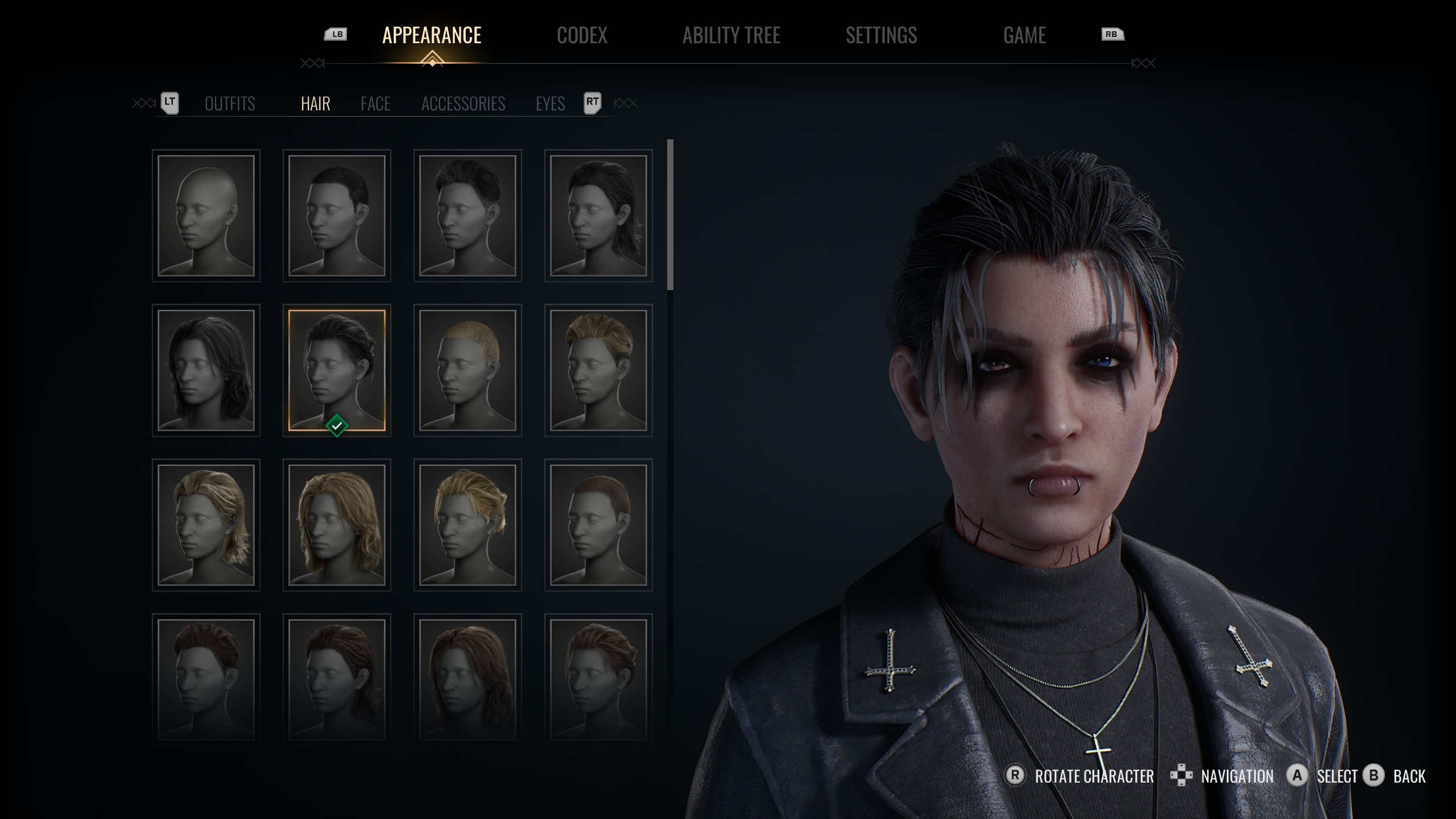Pick the shoulder-length wavy black hairstyle
The image size is (1456, 819).
click(206, 370)
